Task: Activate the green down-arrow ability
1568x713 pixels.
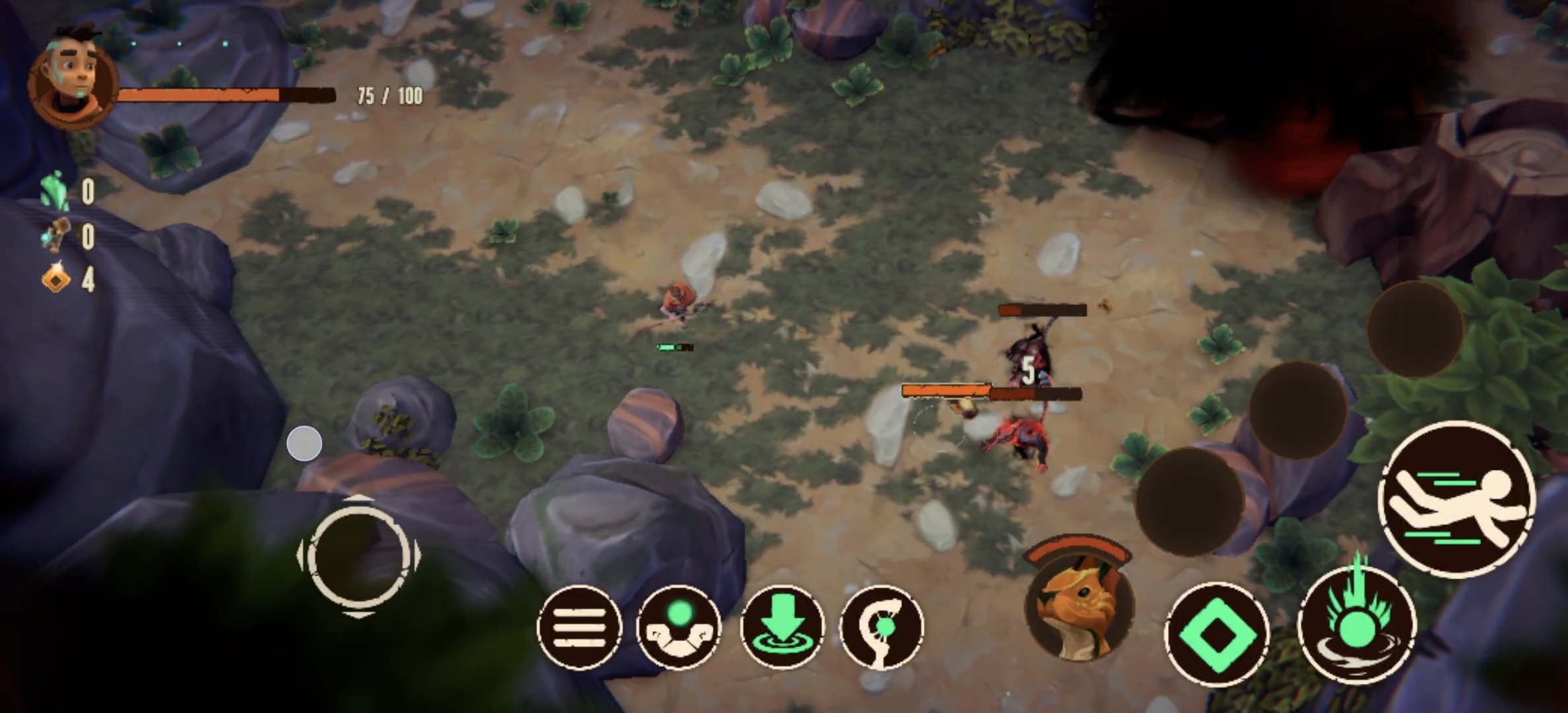Action: (x=783, y=627)
